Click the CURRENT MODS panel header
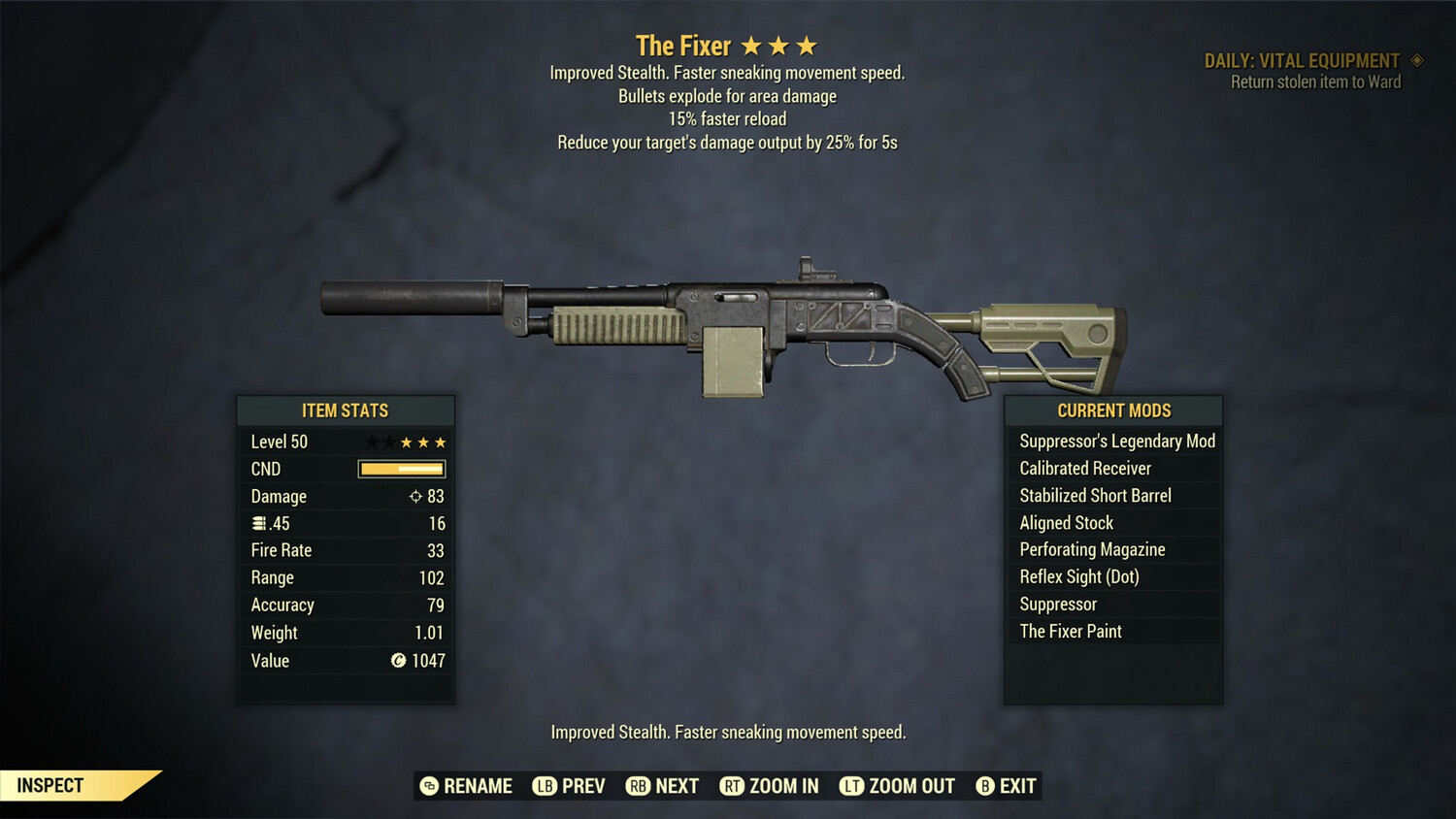1456x819 pixels. (x=1113, y=410)
